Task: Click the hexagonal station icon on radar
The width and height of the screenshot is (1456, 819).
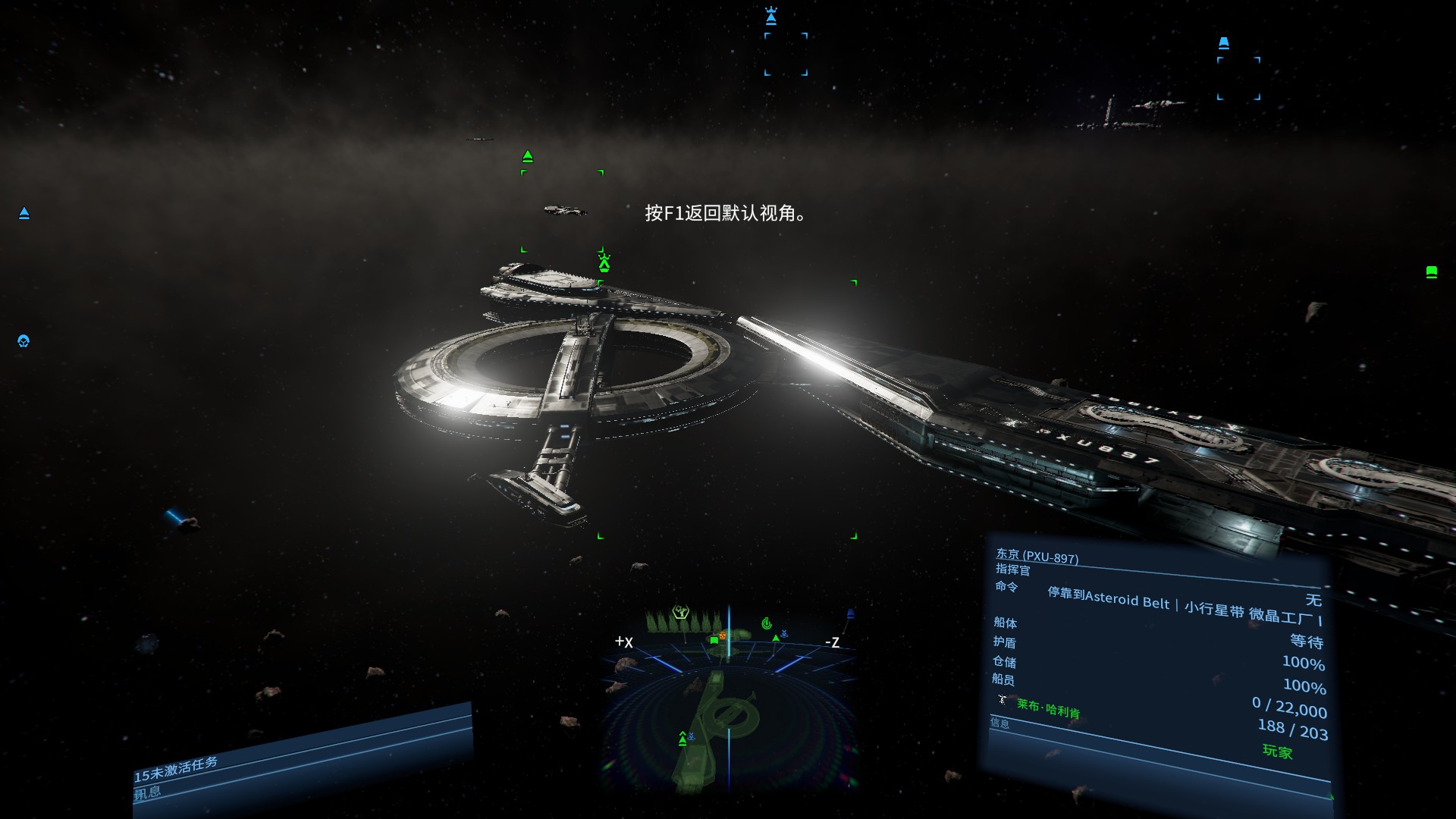Action: (x=680, y=613)
